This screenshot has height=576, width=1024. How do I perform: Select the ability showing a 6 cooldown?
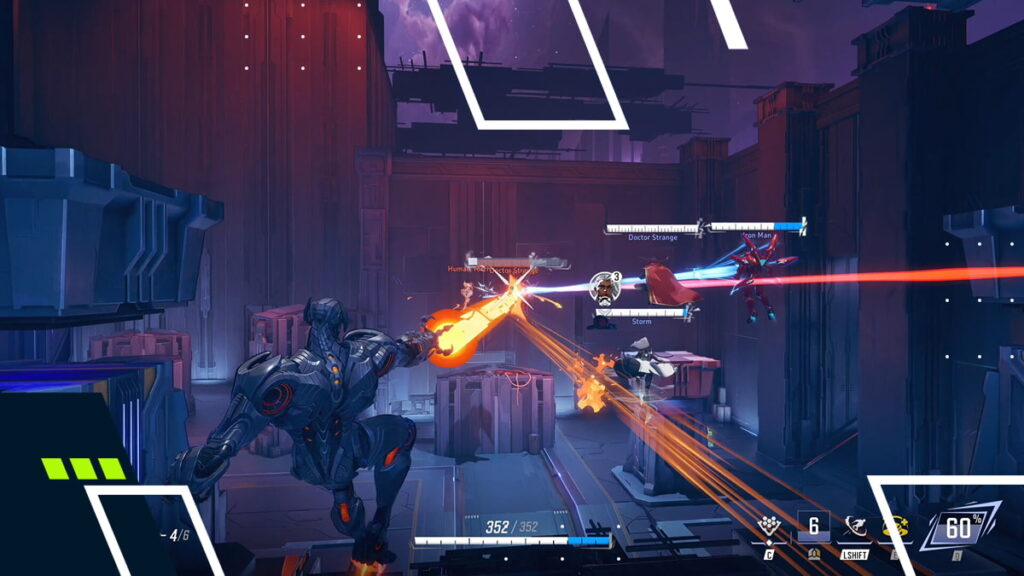[813, 527]
